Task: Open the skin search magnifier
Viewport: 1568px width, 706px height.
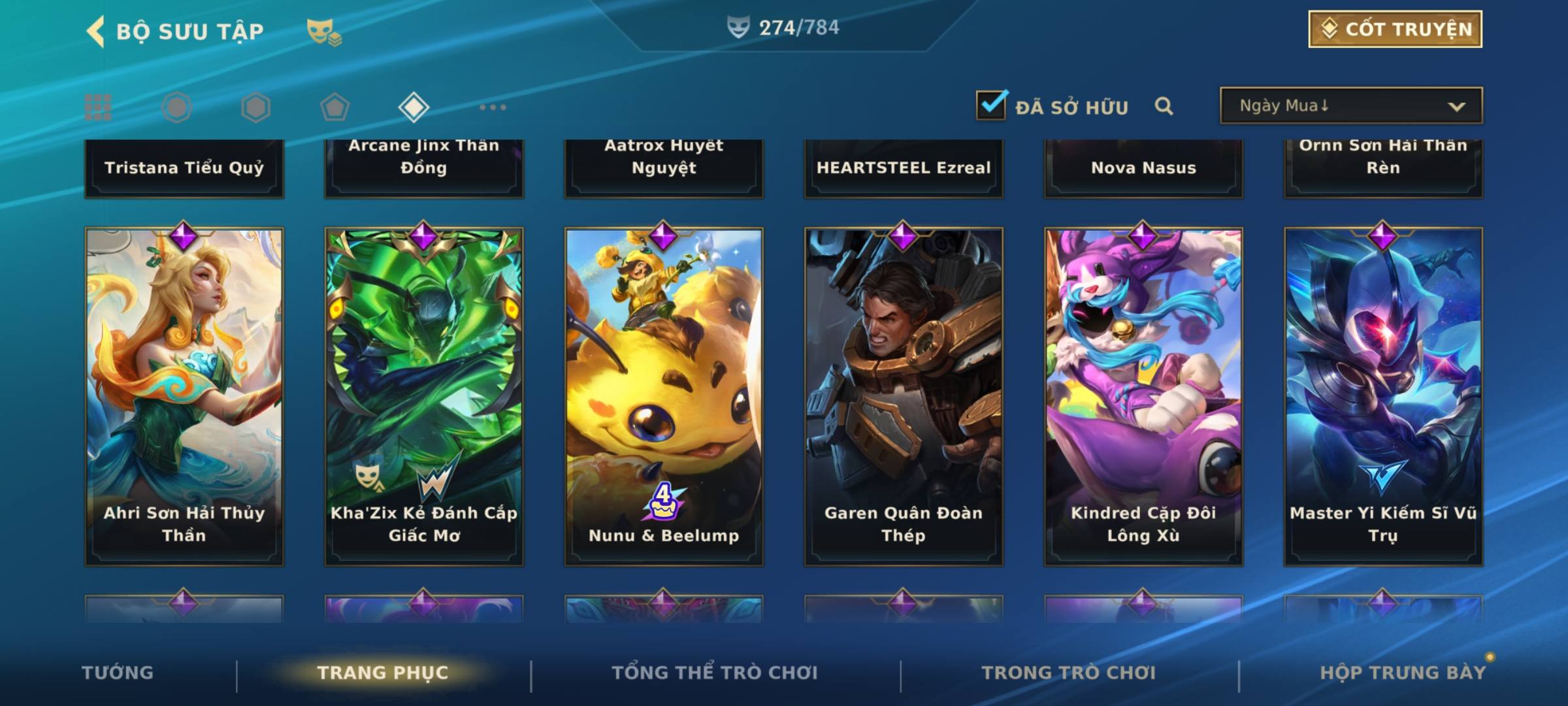Action: click(1164, 106)
